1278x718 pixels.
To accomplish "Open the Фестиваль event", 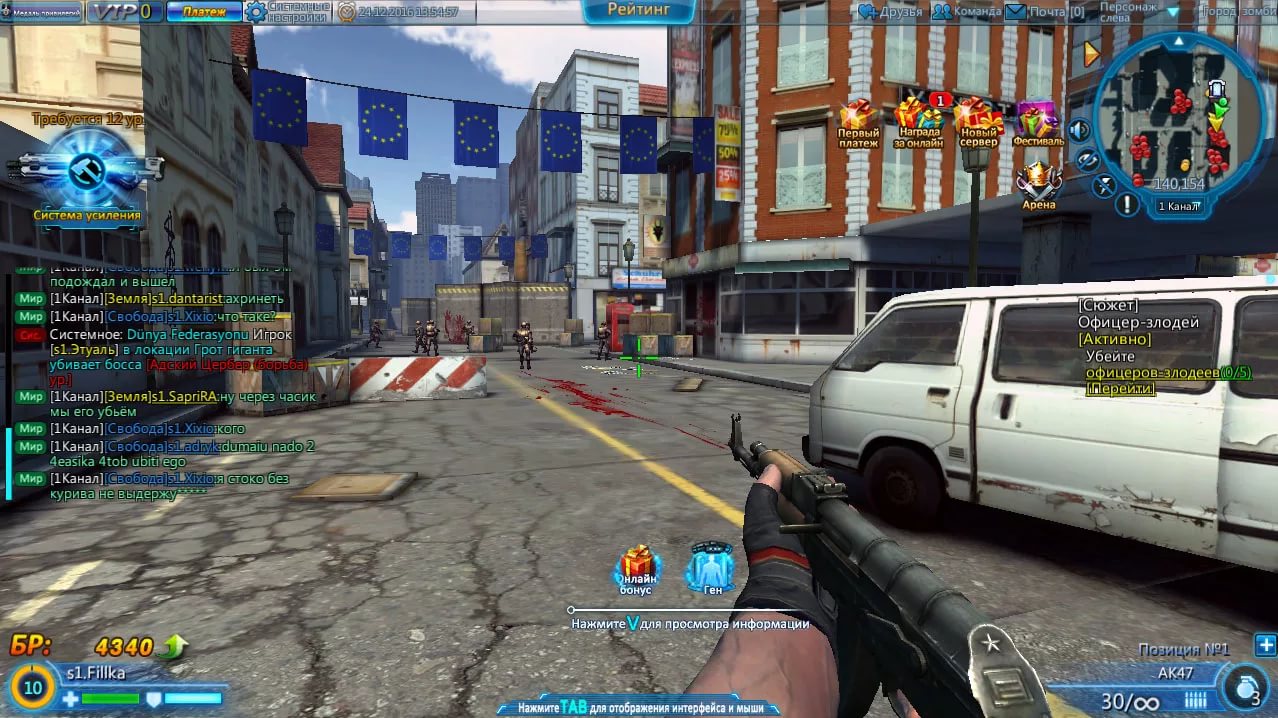I will coord(1037,123).
